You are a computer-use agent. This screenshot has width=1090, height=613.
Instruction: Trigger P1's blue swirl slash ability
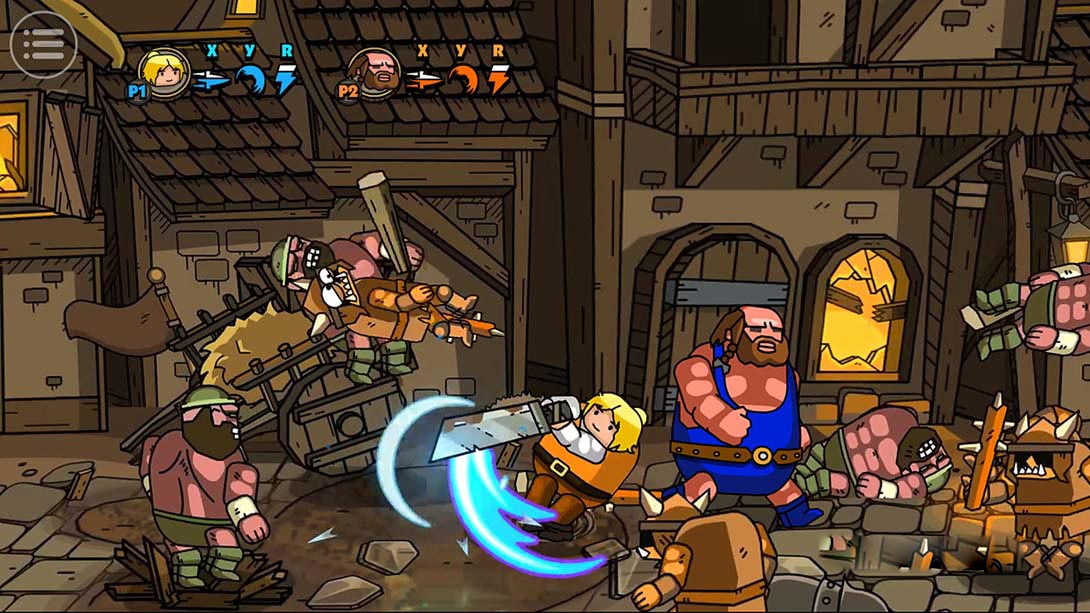(250, 79)
